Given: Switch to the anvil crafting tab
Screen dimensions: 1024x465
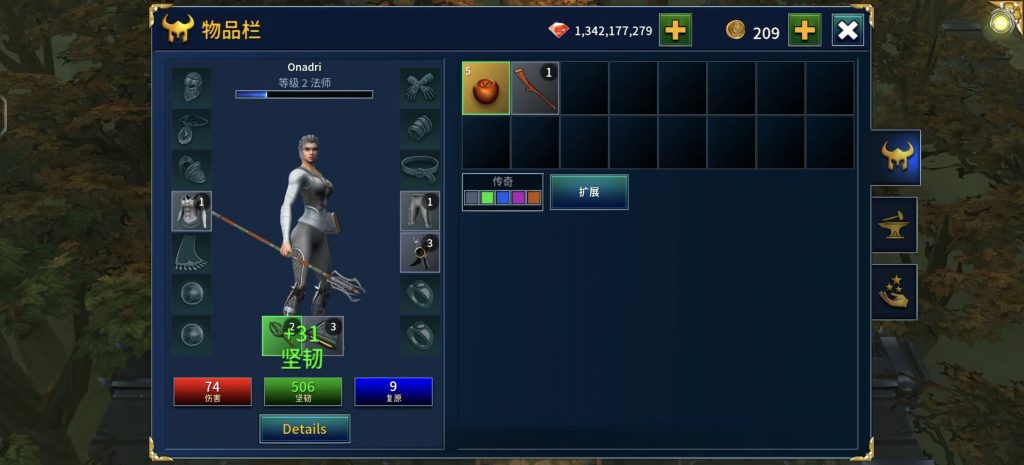Looking at the screenshot, I should [894, 225].
